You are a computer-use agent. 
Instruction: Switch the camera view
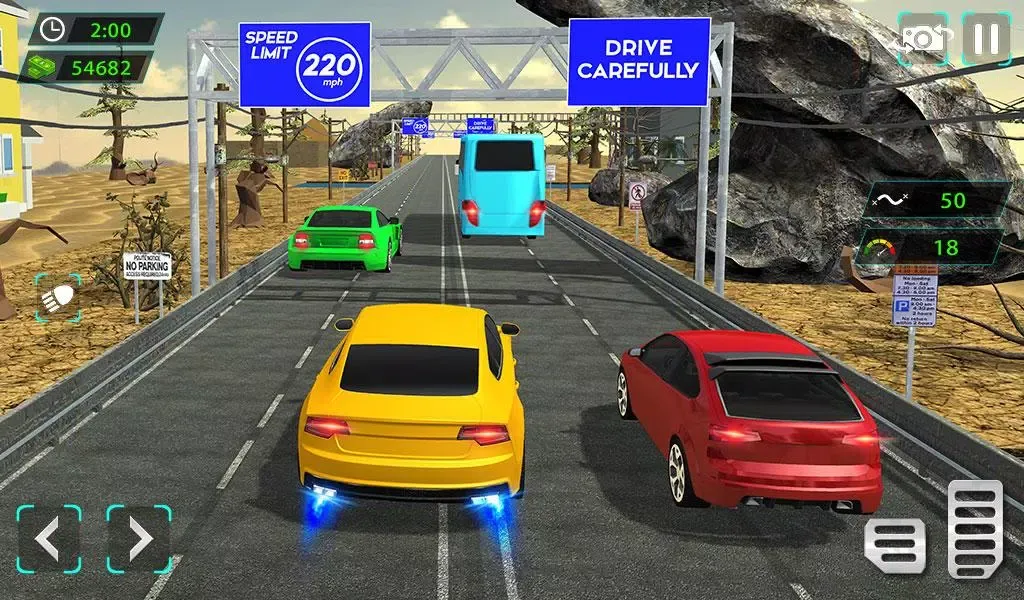(922, 38)
